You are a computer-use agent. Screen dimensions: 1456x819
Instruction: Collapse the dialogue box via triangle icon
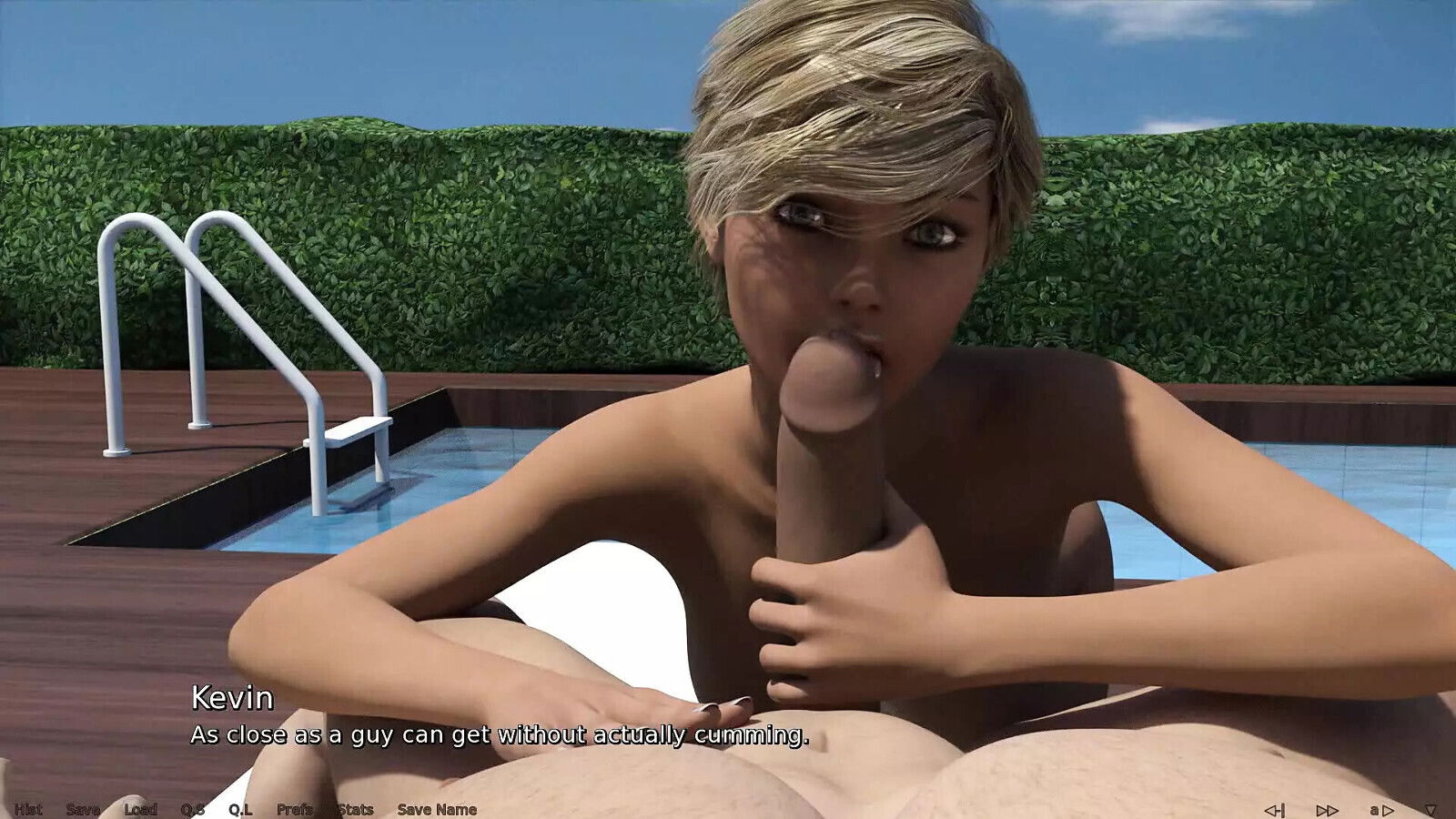pos(1432,809)
